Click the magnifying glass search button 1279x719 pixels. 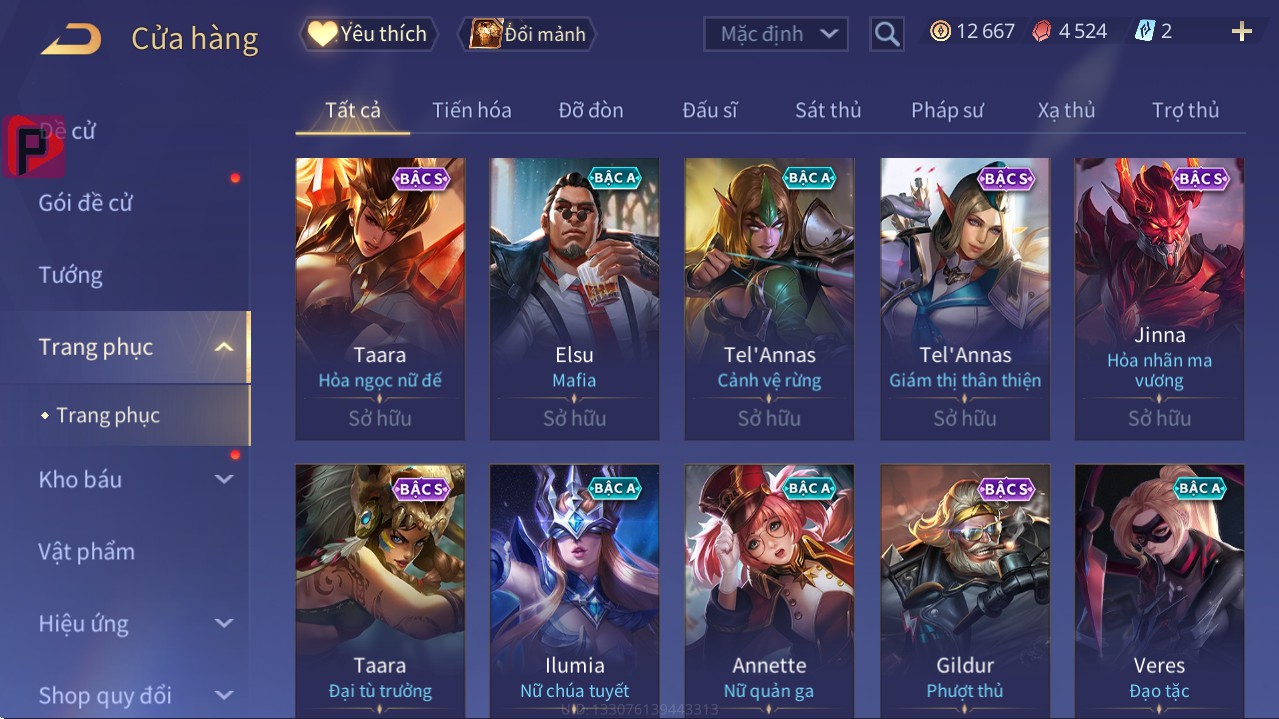coord(886,34)
